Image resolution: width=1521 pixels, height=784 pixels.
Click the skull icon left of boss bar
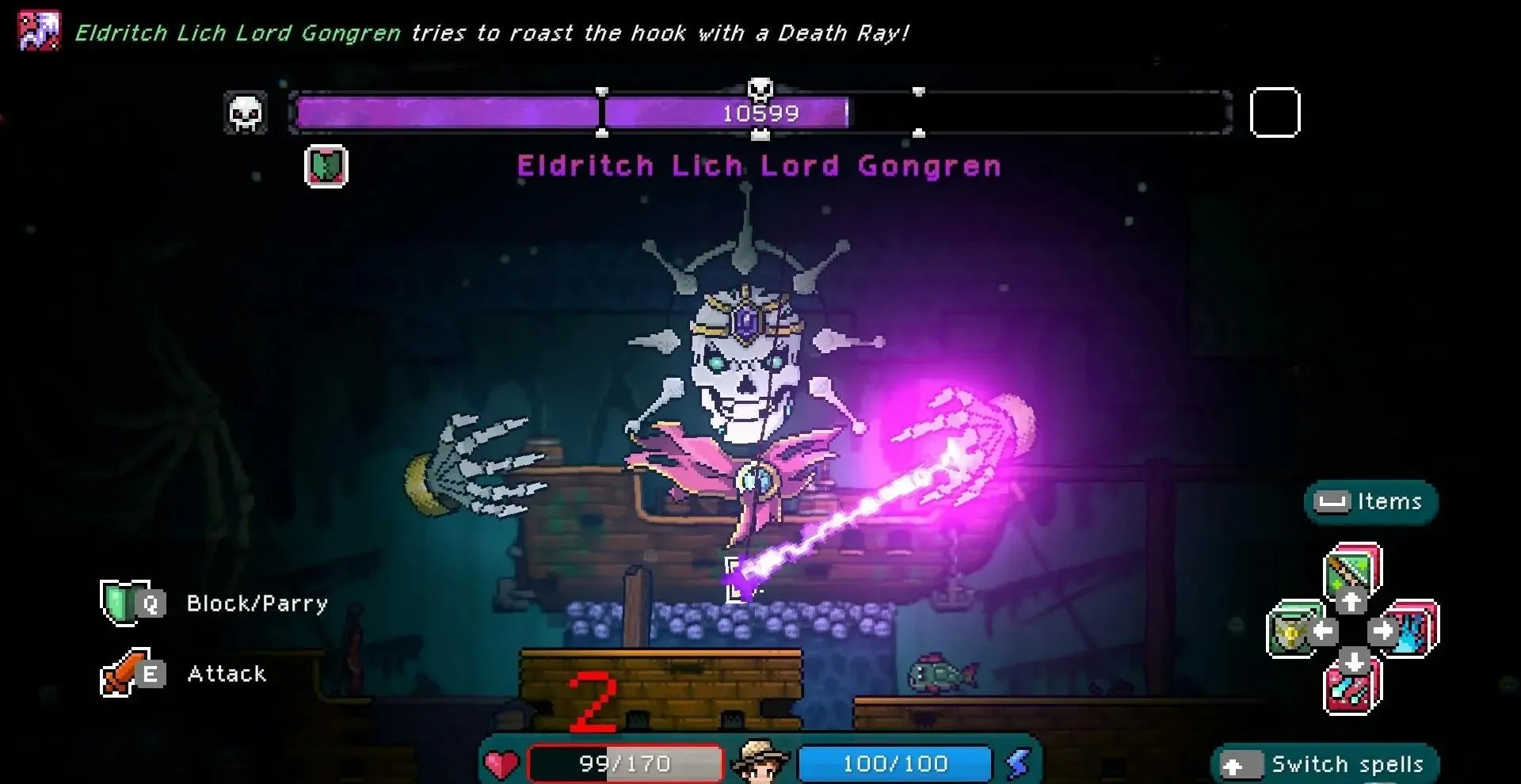[246, 113]
